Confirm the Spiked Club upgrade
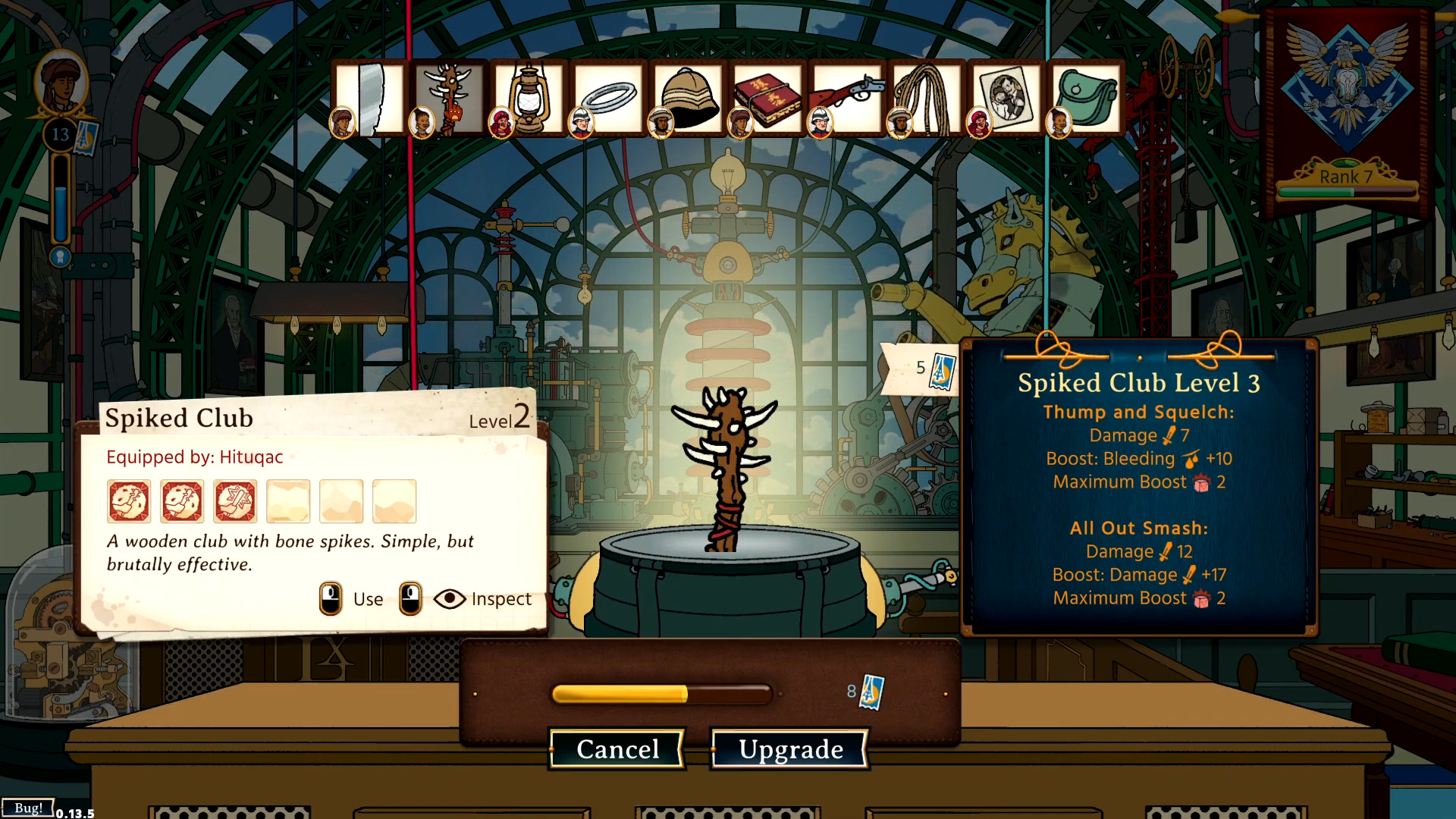This screenshot has height=819, width=1456. [x=790, y=749]
